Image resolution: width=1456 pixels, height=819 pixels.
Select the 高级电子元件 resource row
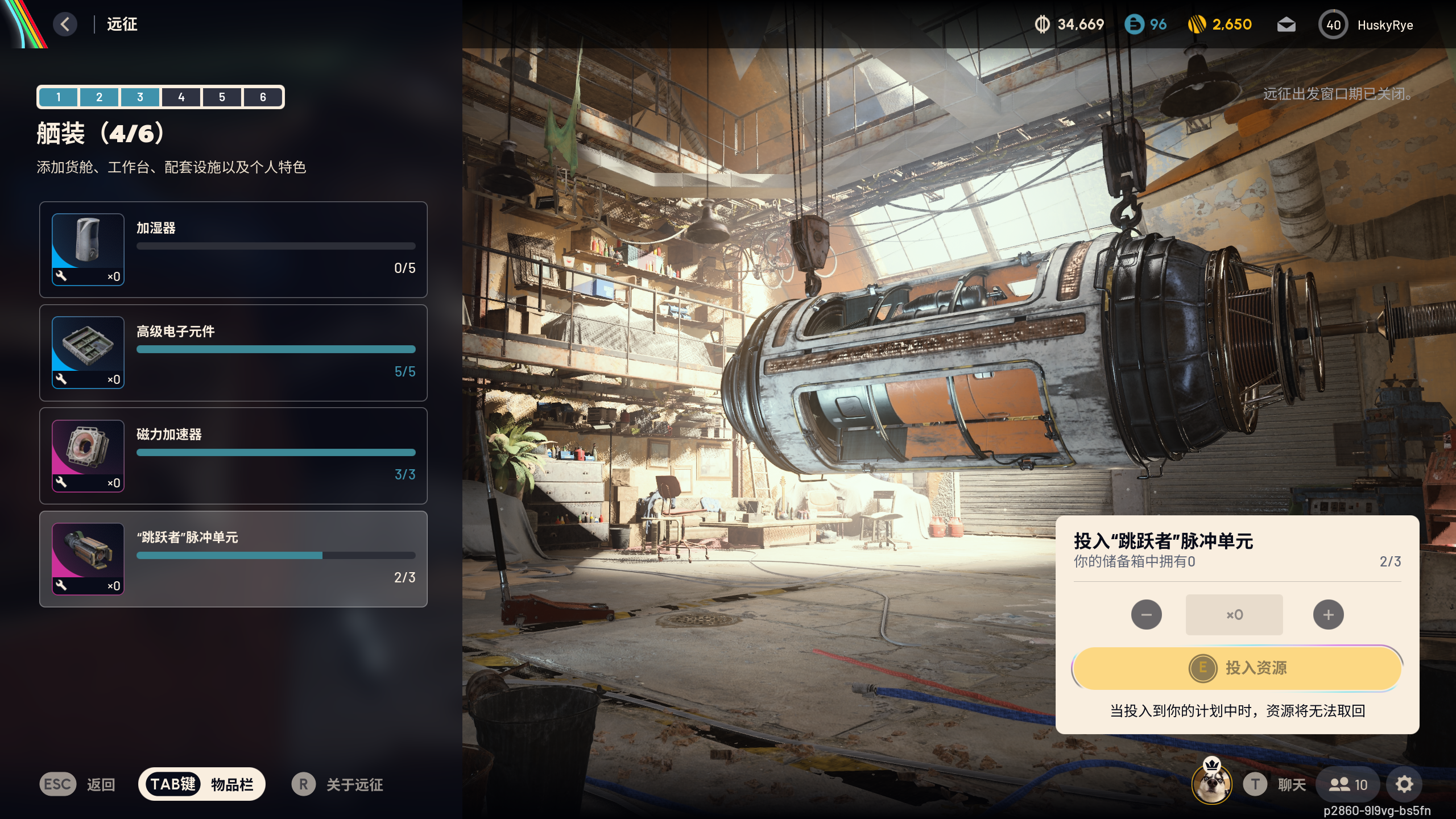point(233,353)
